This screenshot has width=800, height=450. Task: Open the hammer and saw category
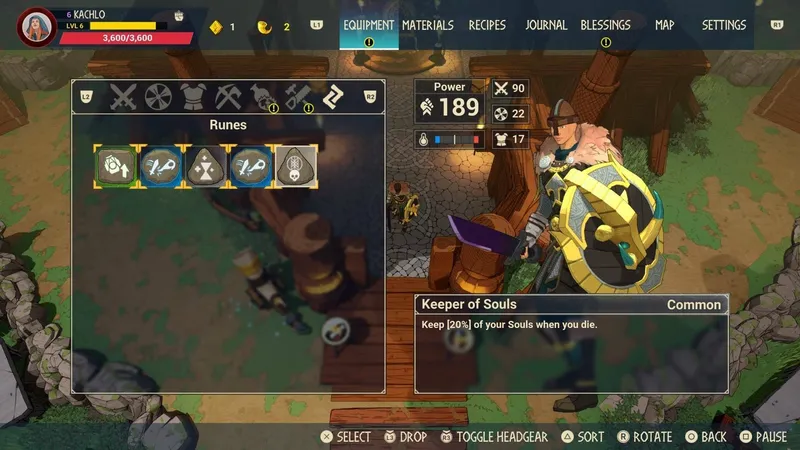(296, 97)
